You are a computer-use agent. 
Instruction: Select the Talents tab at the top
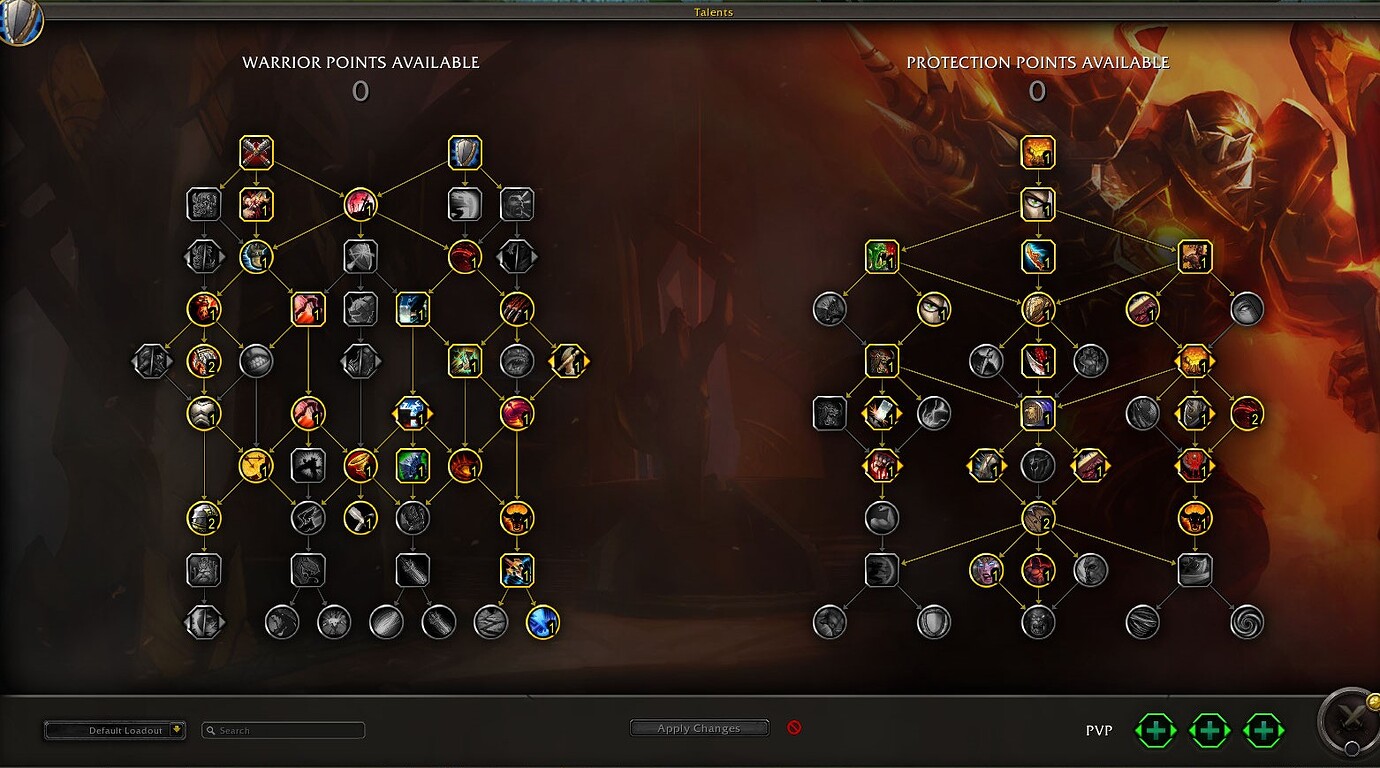[712, 12]
